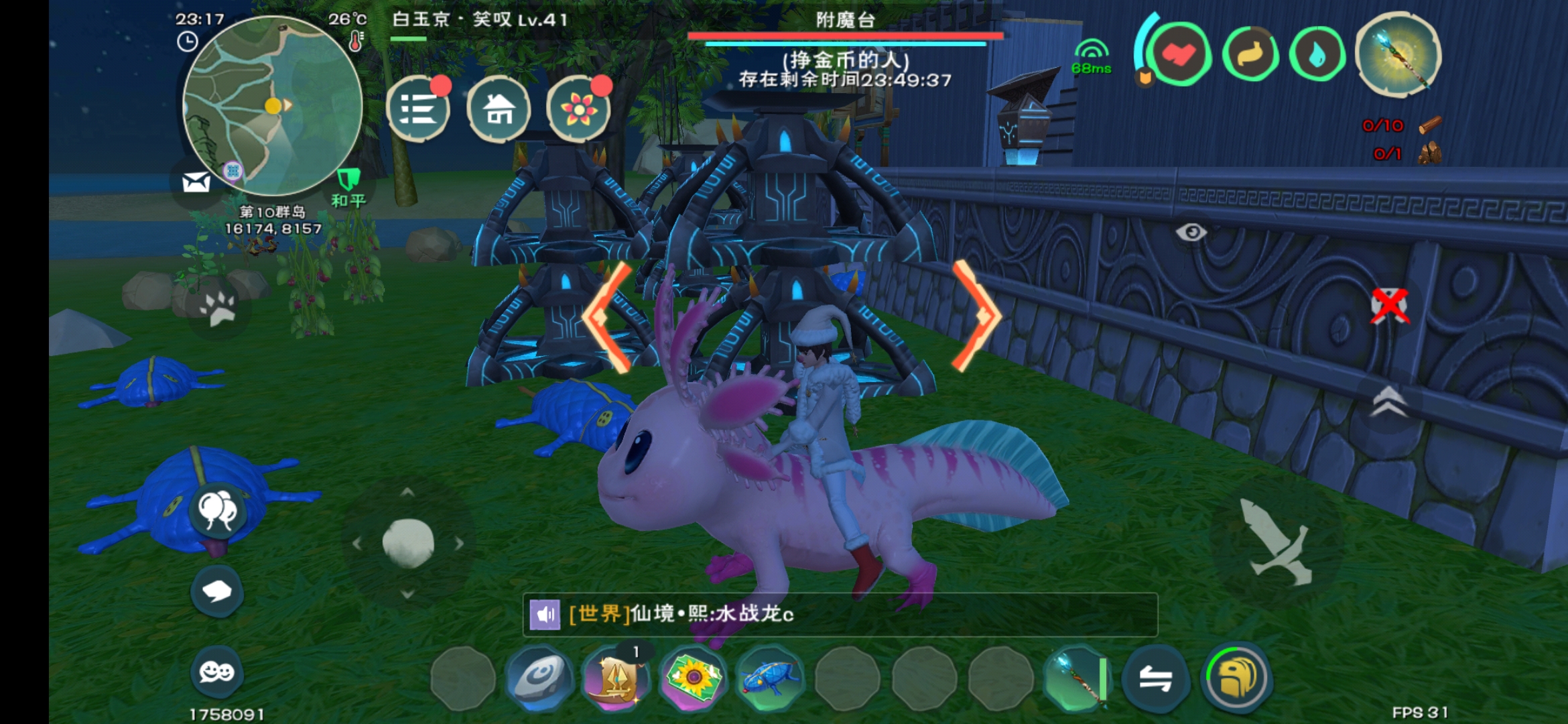The height and width of the screenshot is (724, 1568).
Task: Open the mail envelope icon
Action: 196,182
